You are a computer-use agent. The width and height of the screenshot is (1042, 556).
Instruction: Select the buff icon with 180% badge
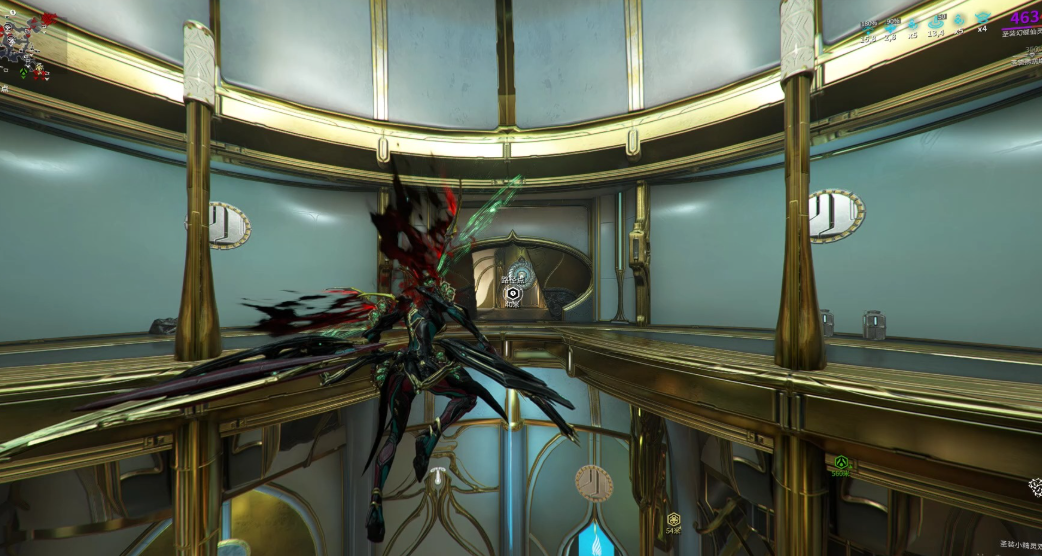tap(868, 26)
